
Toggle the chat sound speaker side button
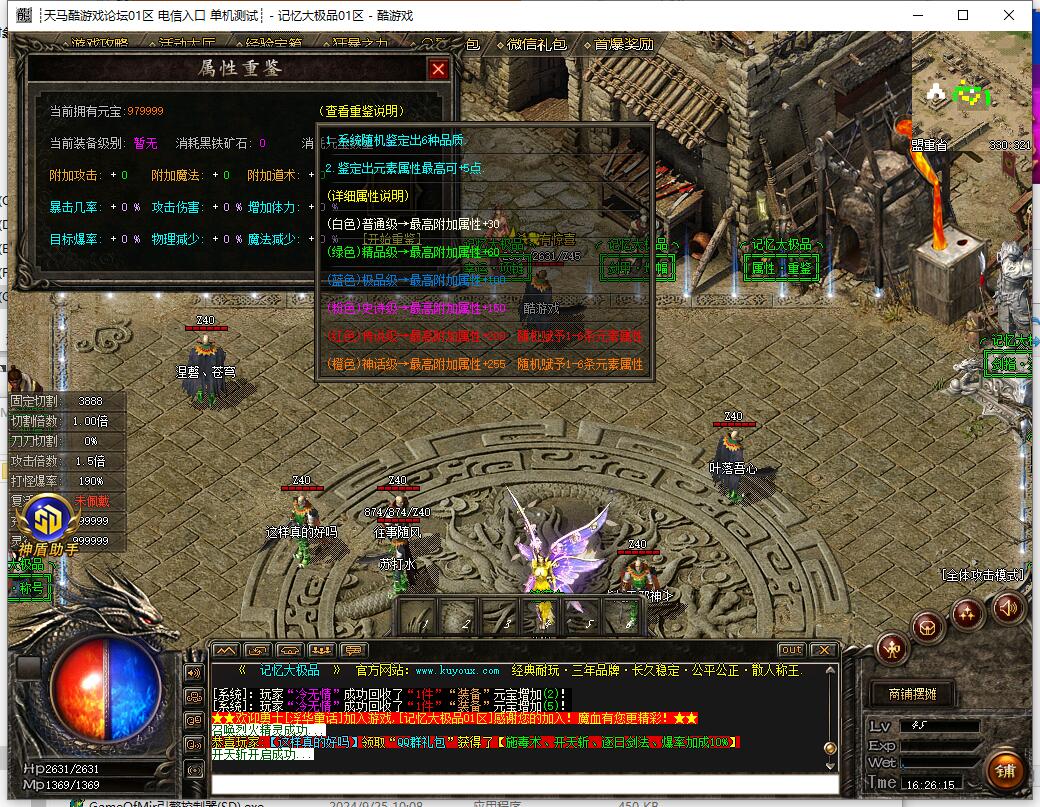[x=194, y=673]
